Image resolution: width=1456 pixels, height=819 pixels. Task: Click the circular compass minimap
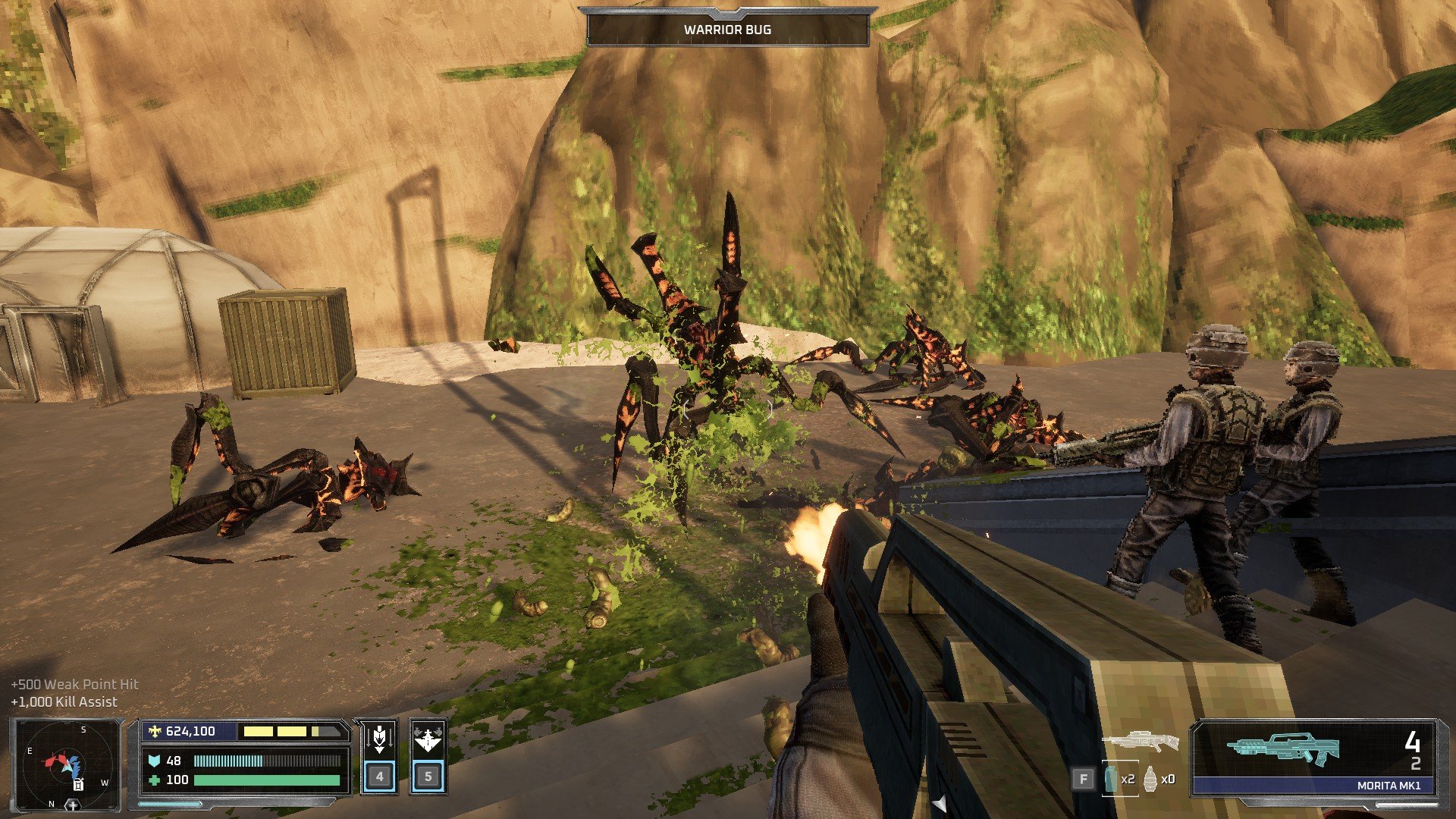(67, 764)
